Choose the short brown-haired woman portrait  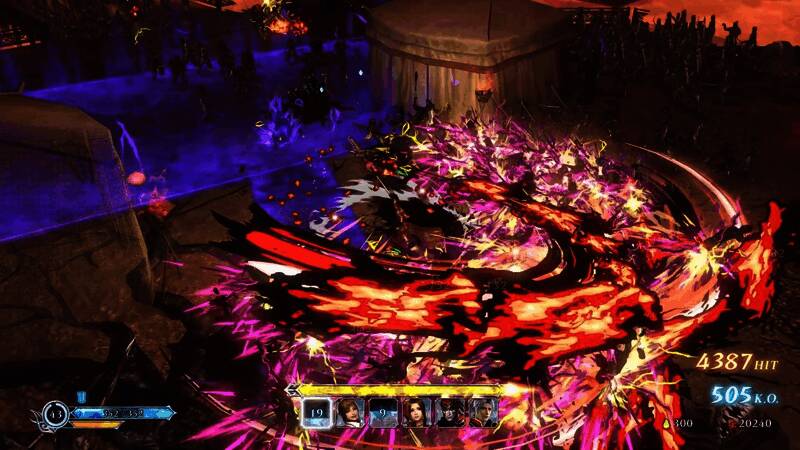tap(349, 412)
